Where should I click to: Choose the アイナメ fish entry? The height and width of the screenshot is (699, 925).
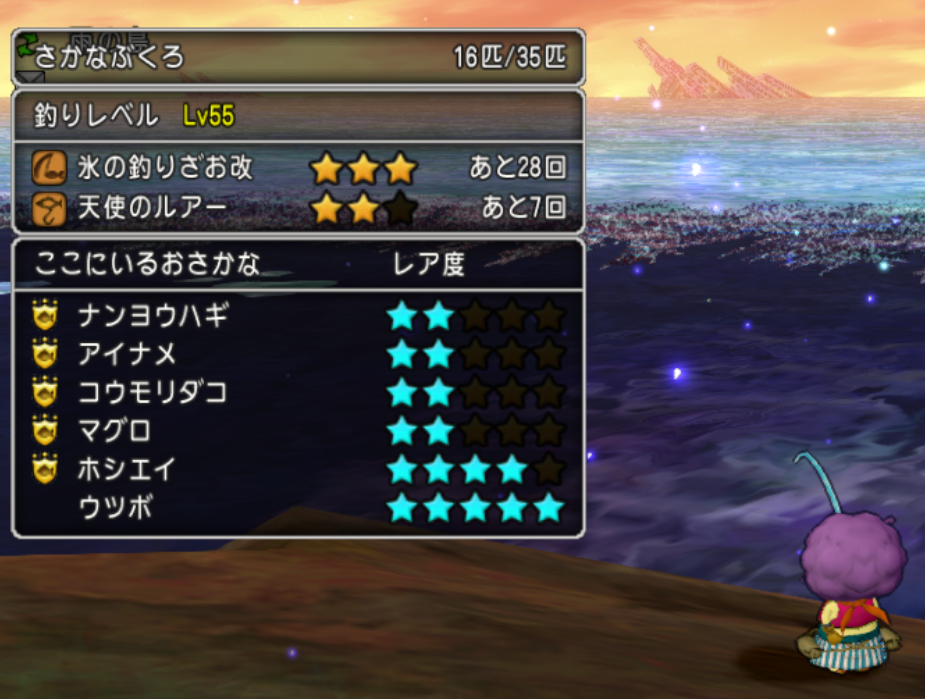click(128, 355)
